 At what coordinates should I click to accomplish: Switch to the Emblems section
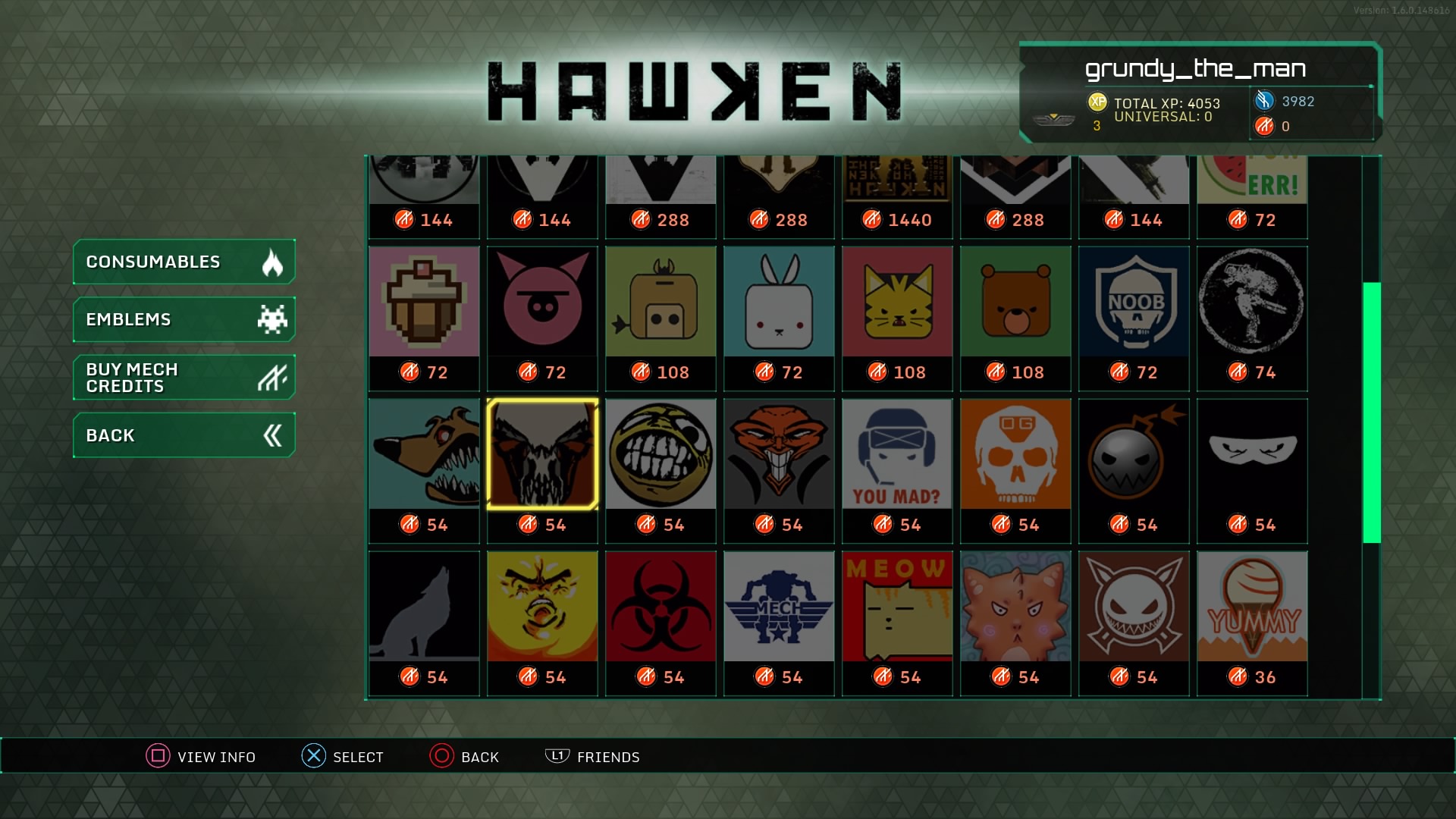(184, 319)
